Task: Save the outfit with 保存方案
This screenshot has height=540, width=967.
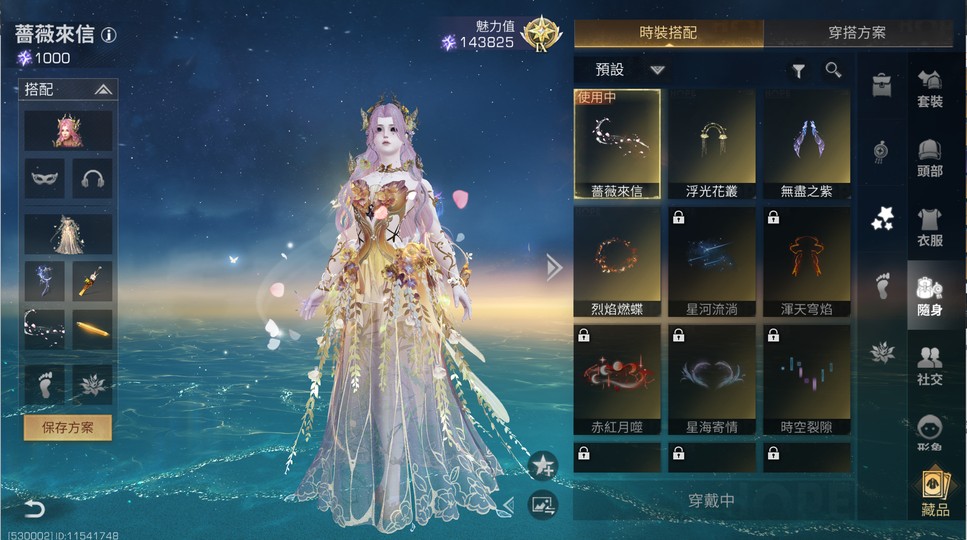Action: point(68,428)
